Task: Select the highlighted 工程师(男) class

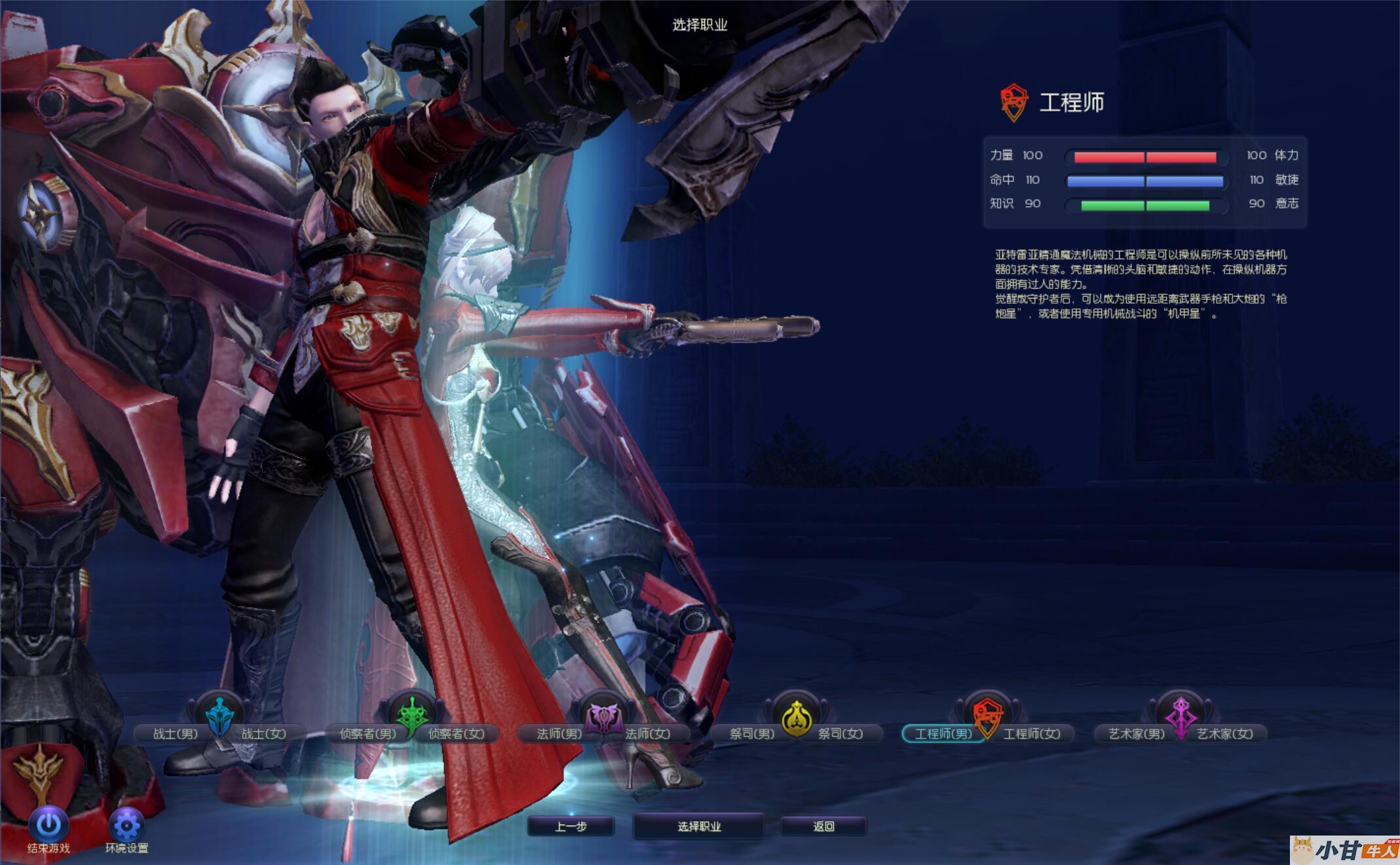Action: 943,734
